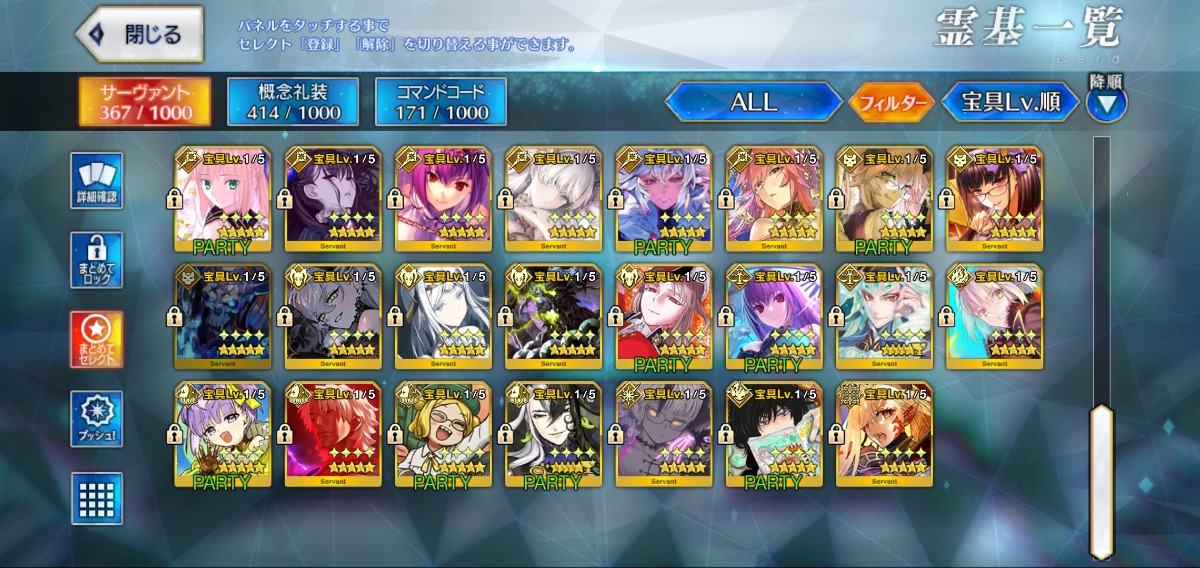Close the card list with 閉じる
Image resolution: width=1200 pixels, height=568 pixels.
[140, 34]
